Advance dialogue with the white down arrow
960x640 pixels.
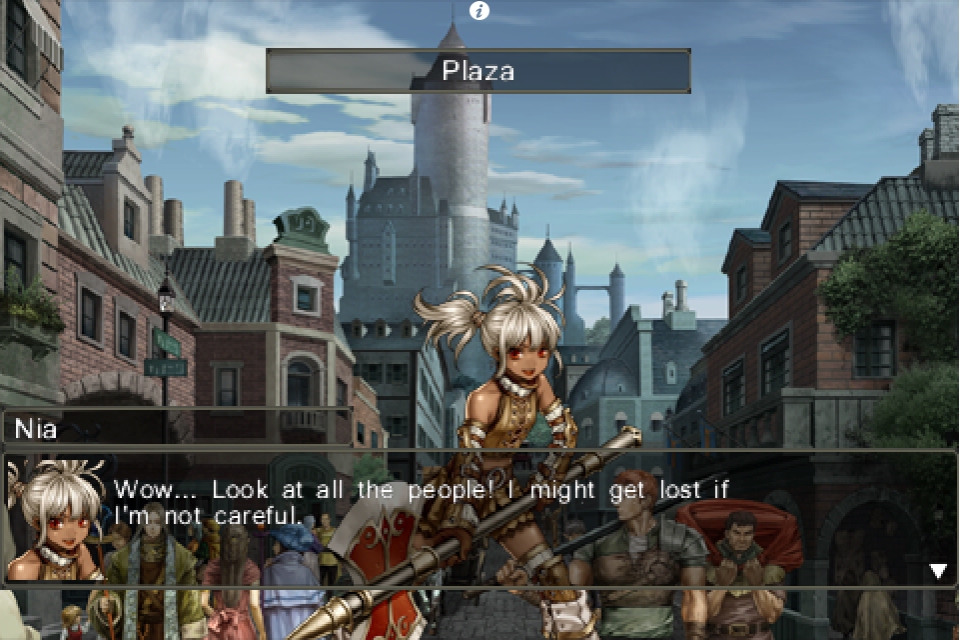[937, 571]
